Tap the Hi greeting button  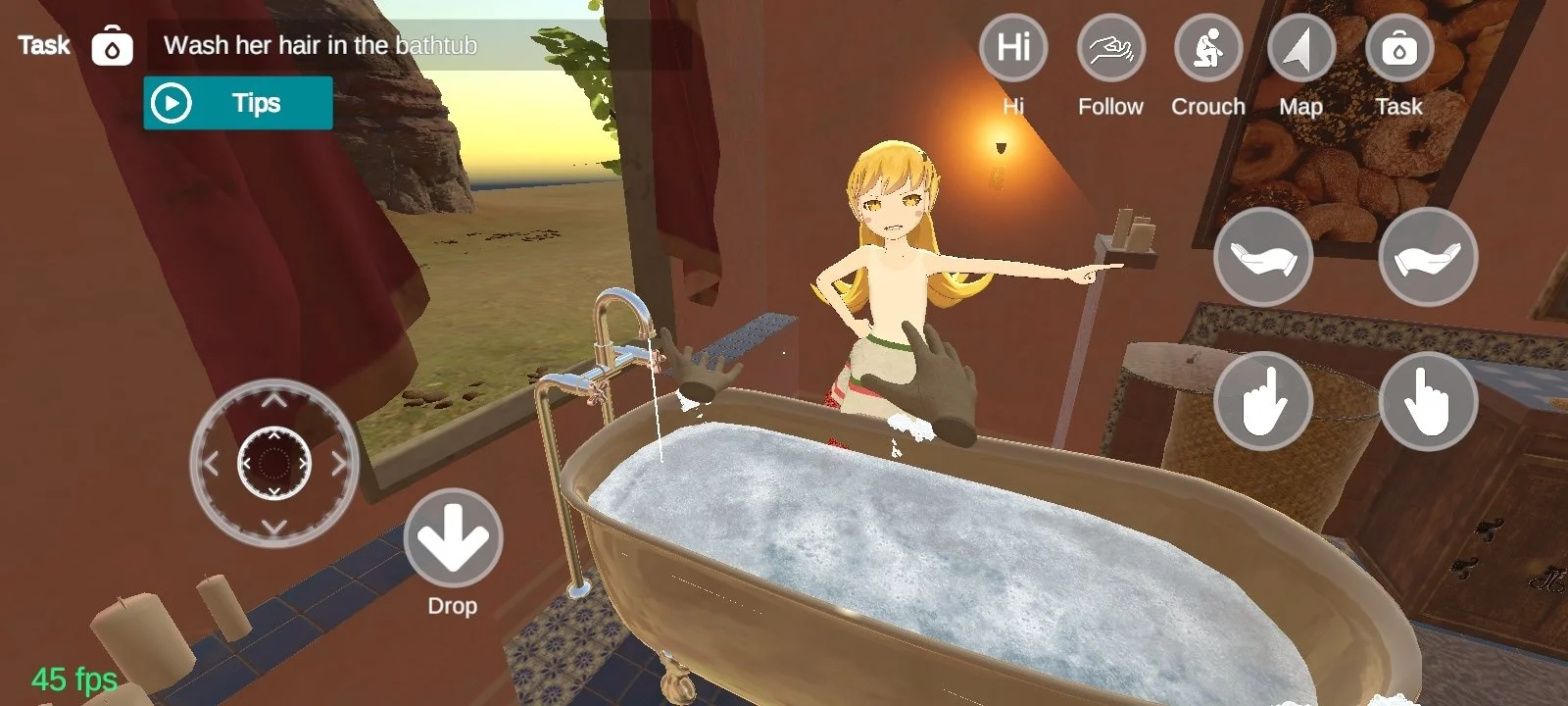coord(1013,48)
